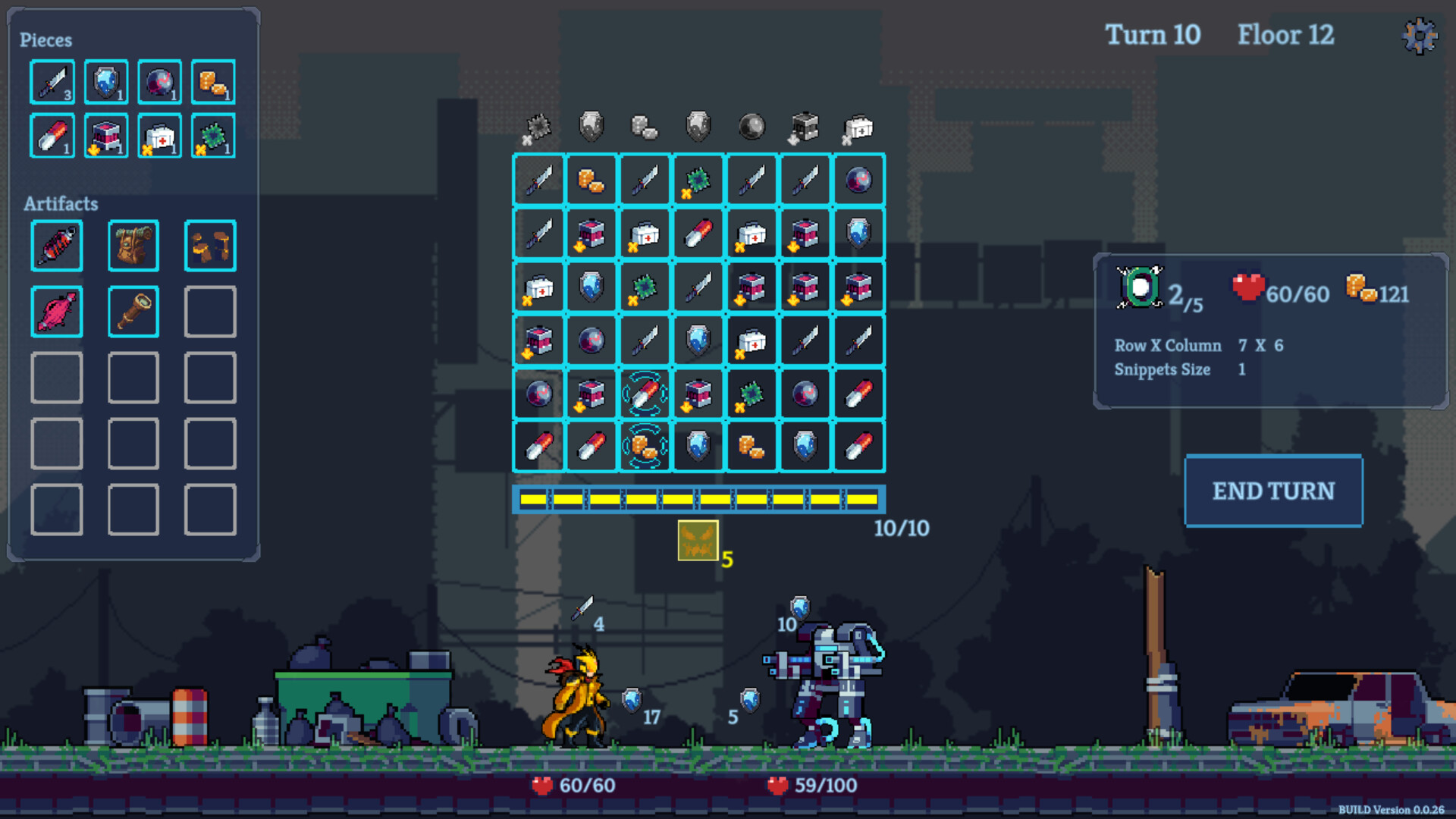
Task: Inspect the syringe artifact
Action: 56,245
